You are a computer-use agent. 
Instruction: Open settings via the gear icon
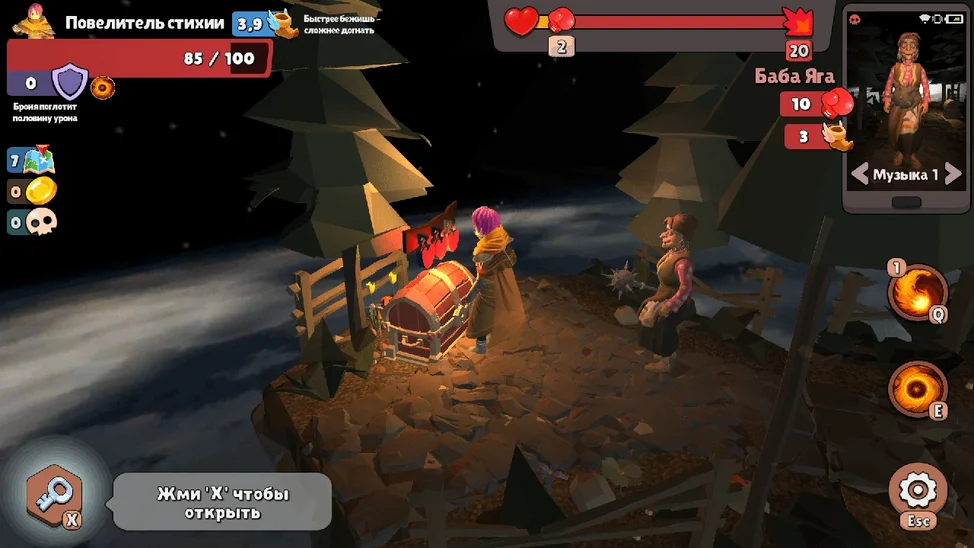[x=916, y=490]
